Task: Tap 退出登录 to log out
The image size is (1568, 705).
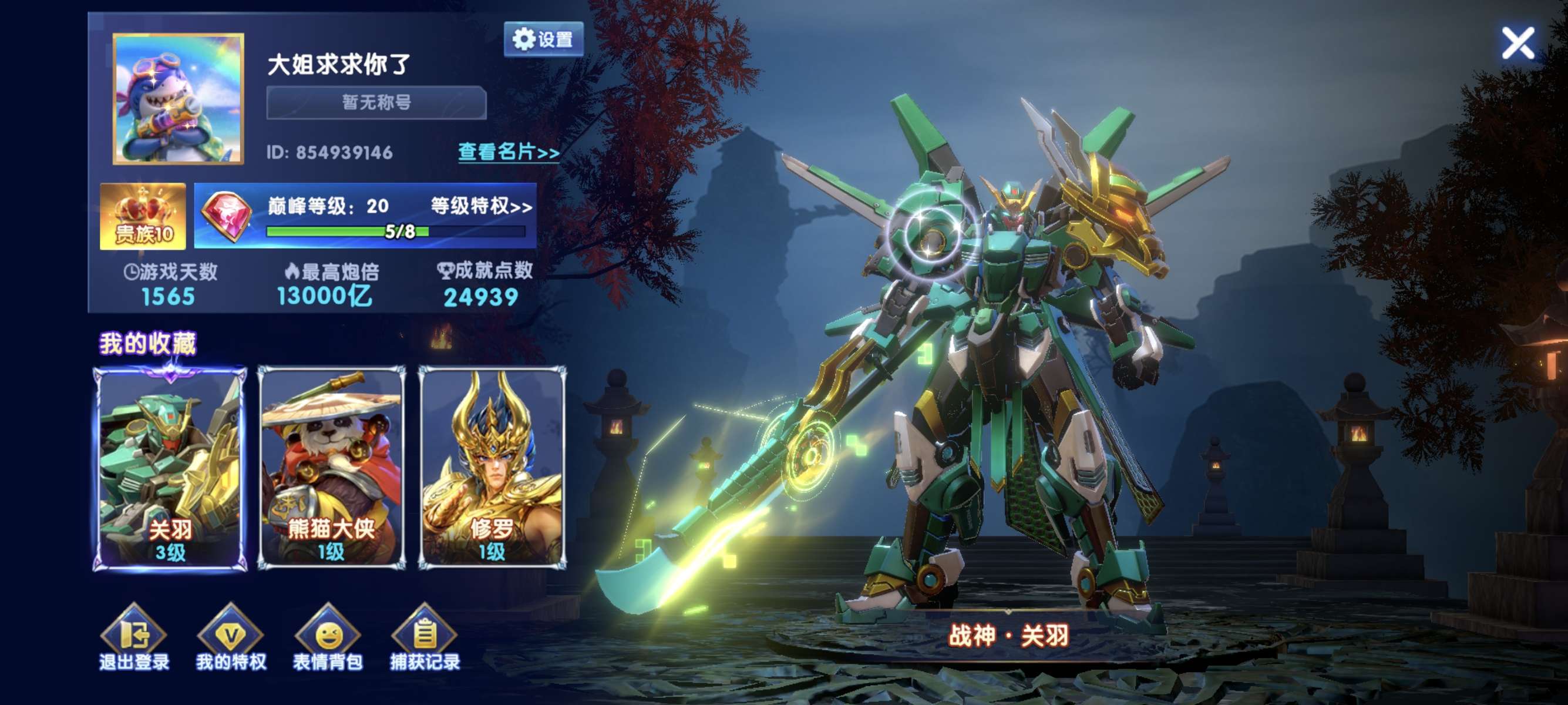Action: (x=134, y=638)
